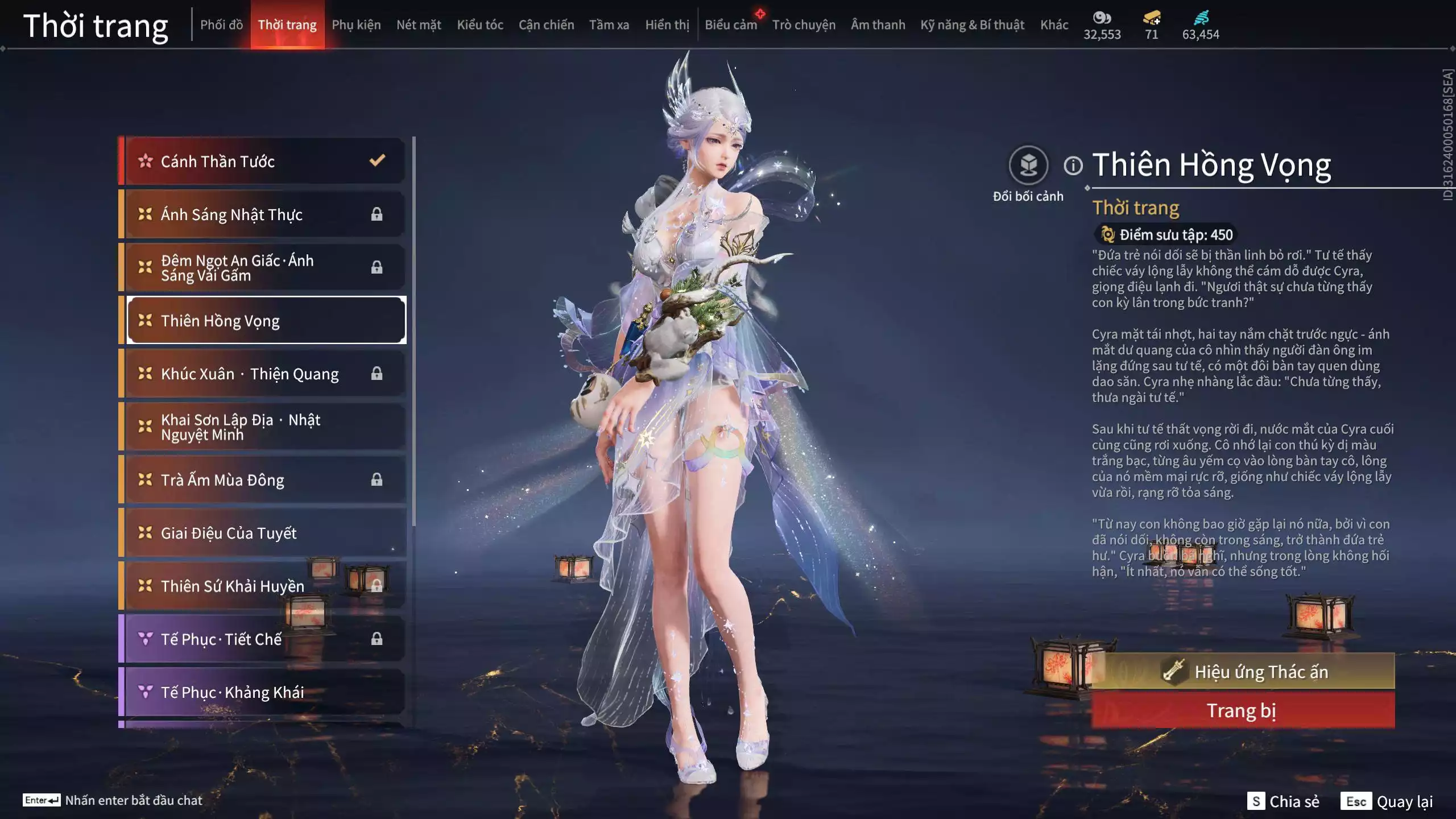Open Hiệu ứng Thác ấn effects

[x=1243, y=672]
